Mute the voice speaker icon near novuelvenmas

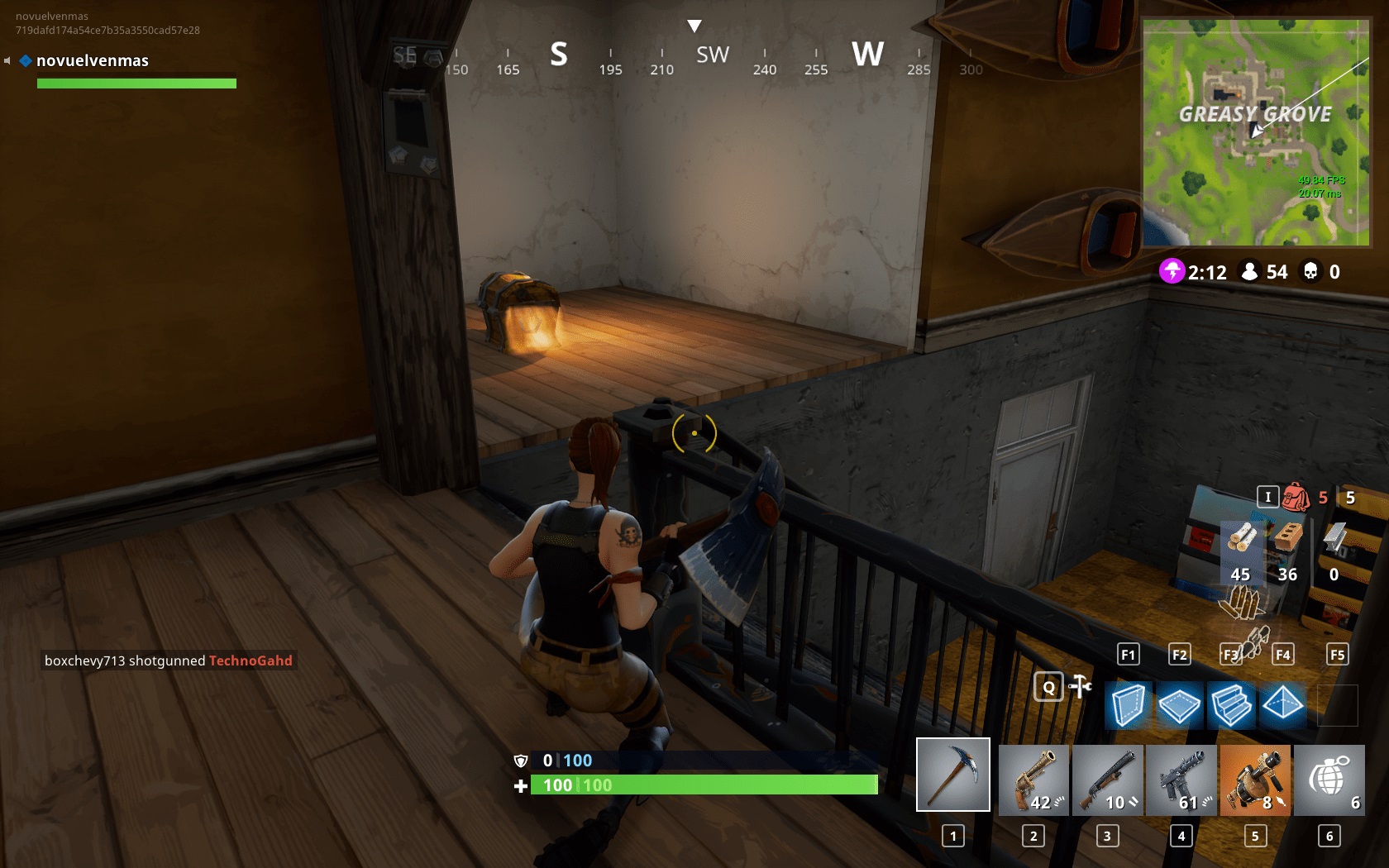coord(8,60)
